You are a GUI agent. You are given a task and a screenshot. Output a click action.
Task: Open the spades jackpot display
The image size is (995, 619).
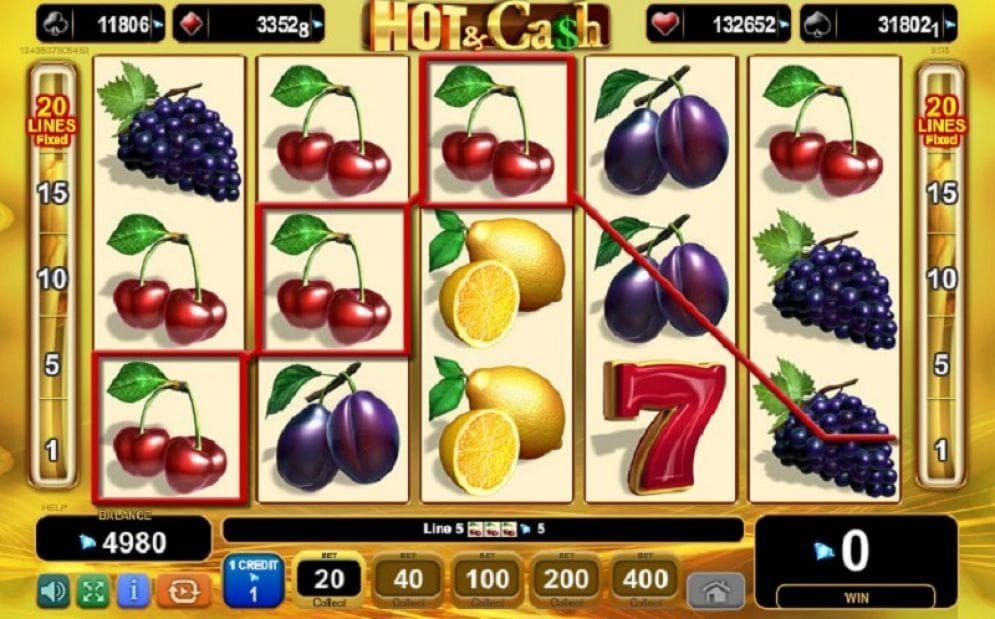click(x=878, y=23)
